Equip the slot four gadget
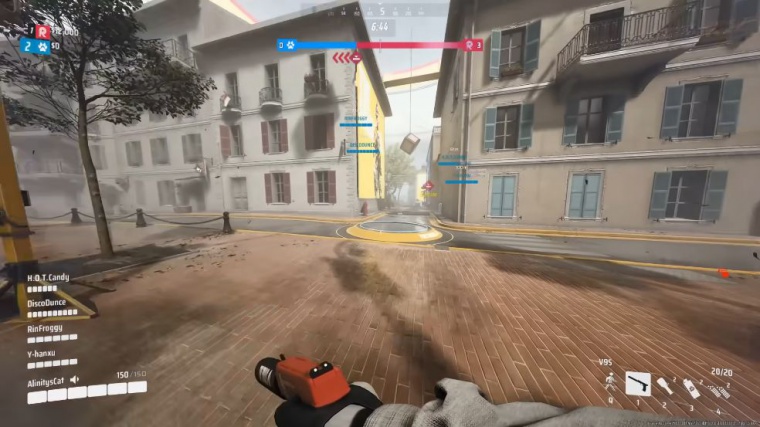 pyautogui.click(x=719, y=389)
